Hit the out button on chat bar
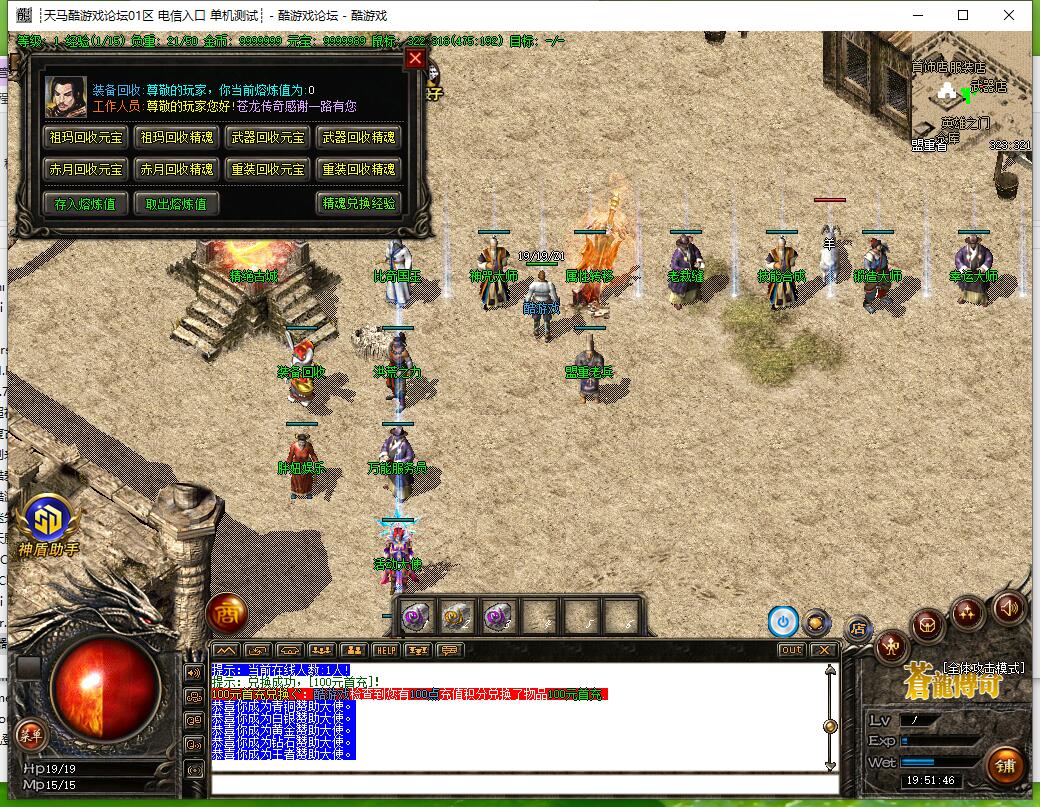Viewport: 1040px width, 807px height. [791, 650]
